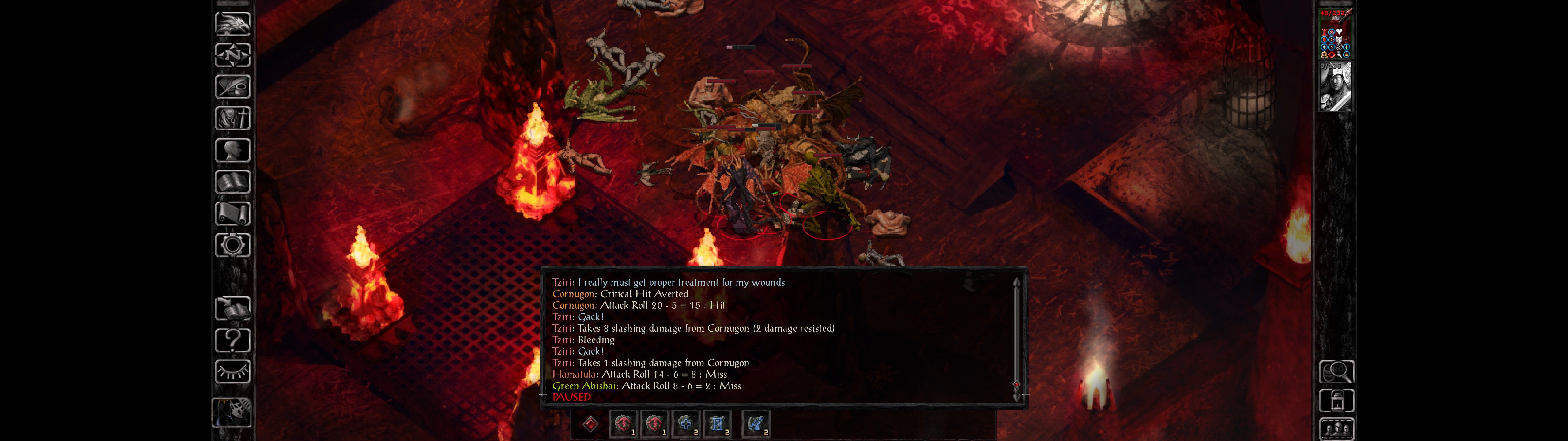Open the priest scroll
The height and width of the screenshot is (441, 1568).
pos(232,214)
